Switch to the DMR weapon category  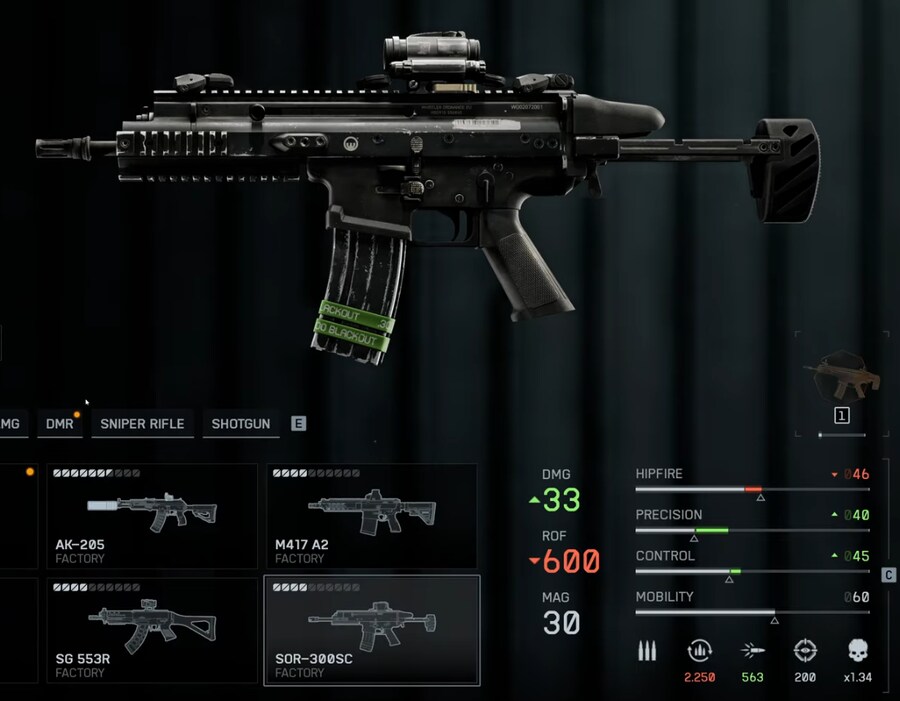[60, 424]
